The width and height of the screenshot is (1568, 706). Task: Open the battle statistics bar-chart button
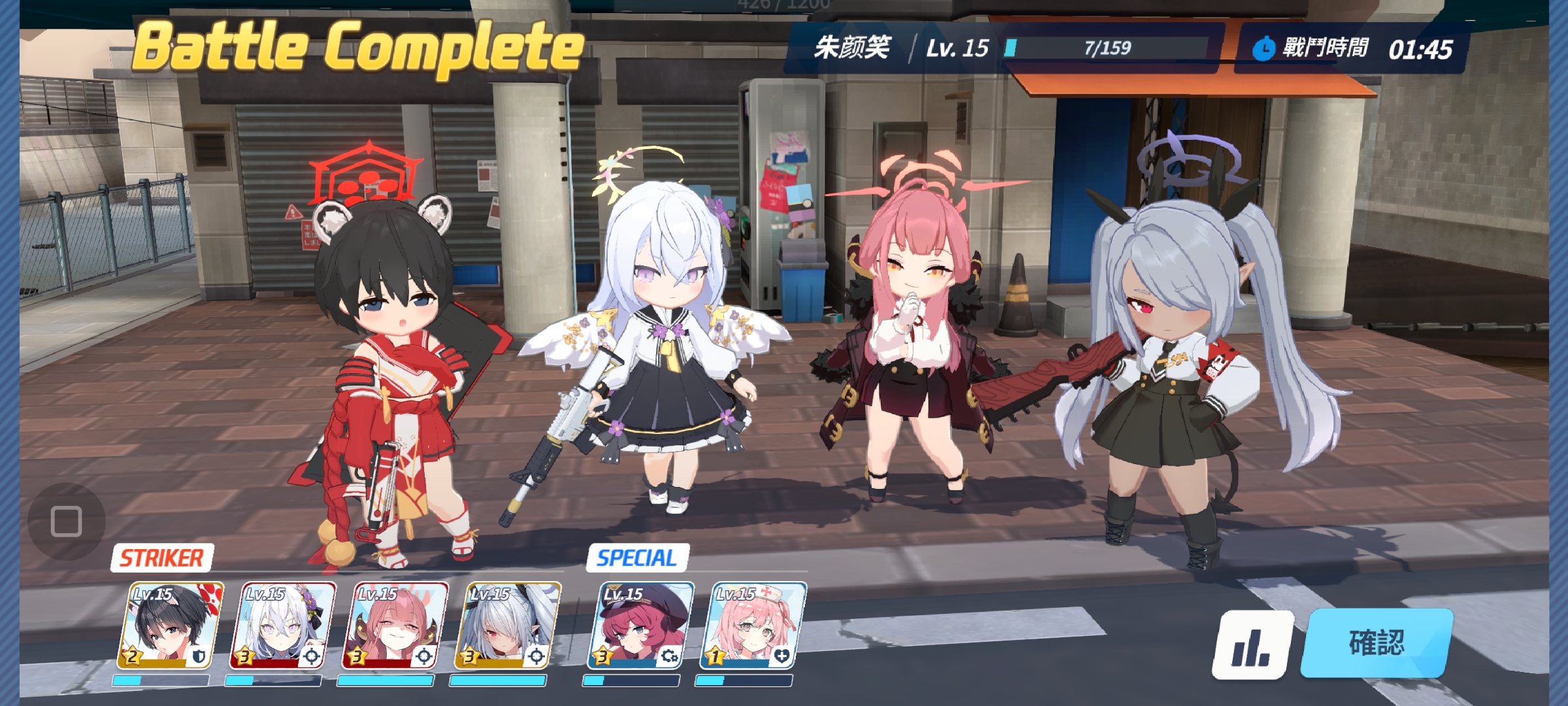[x=1252, y=645]
